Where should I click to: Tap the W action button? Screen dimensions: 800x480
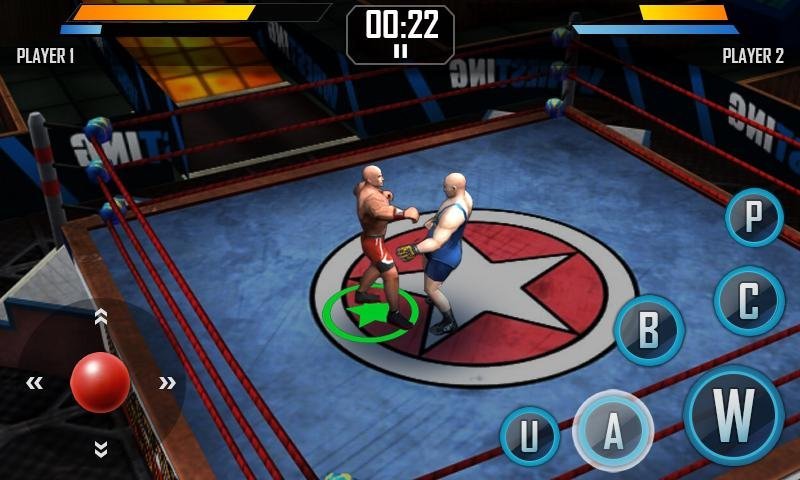734,414
